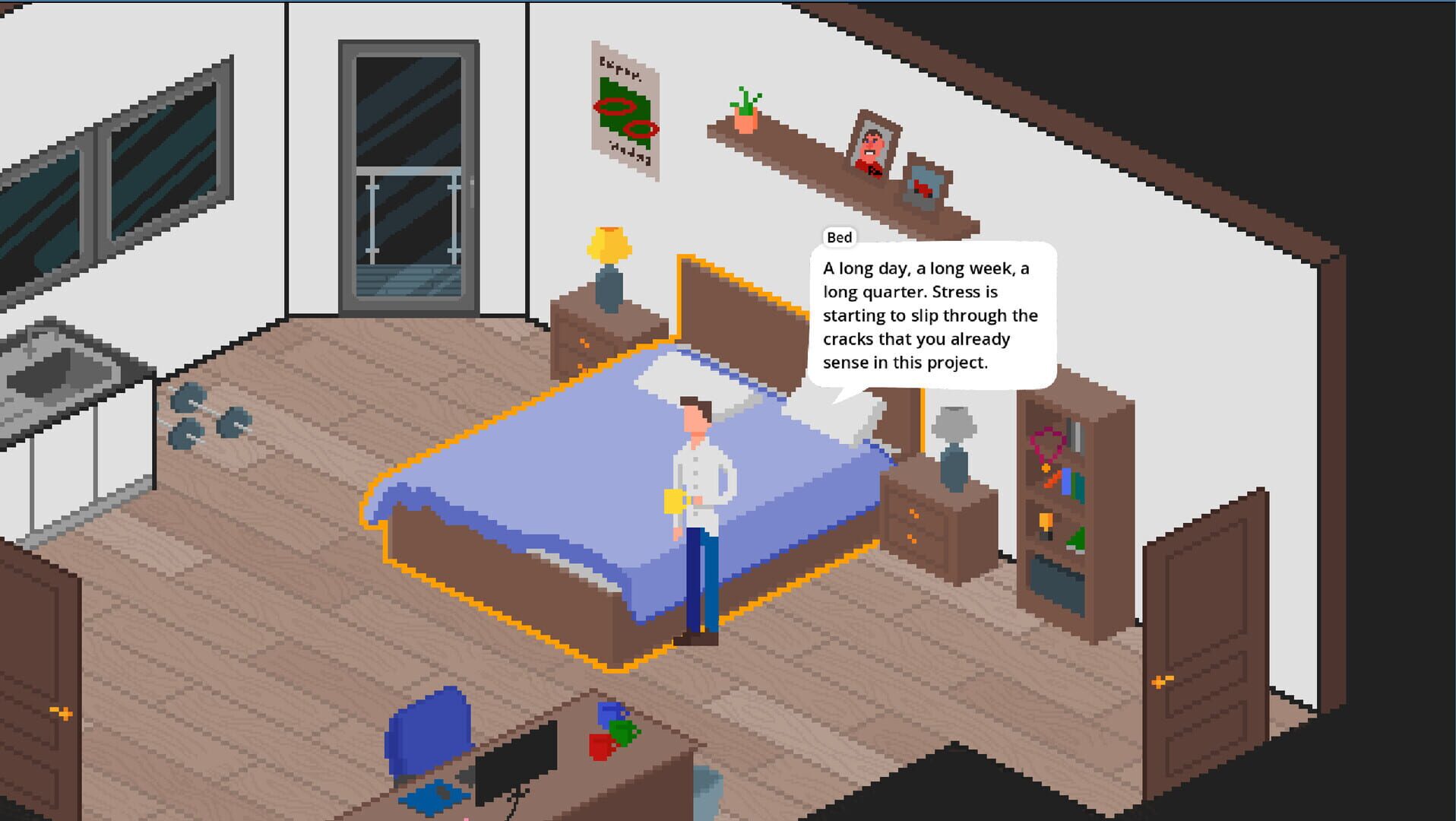Click the angry man's framed photo on the shelf

[x=872, y=148]
